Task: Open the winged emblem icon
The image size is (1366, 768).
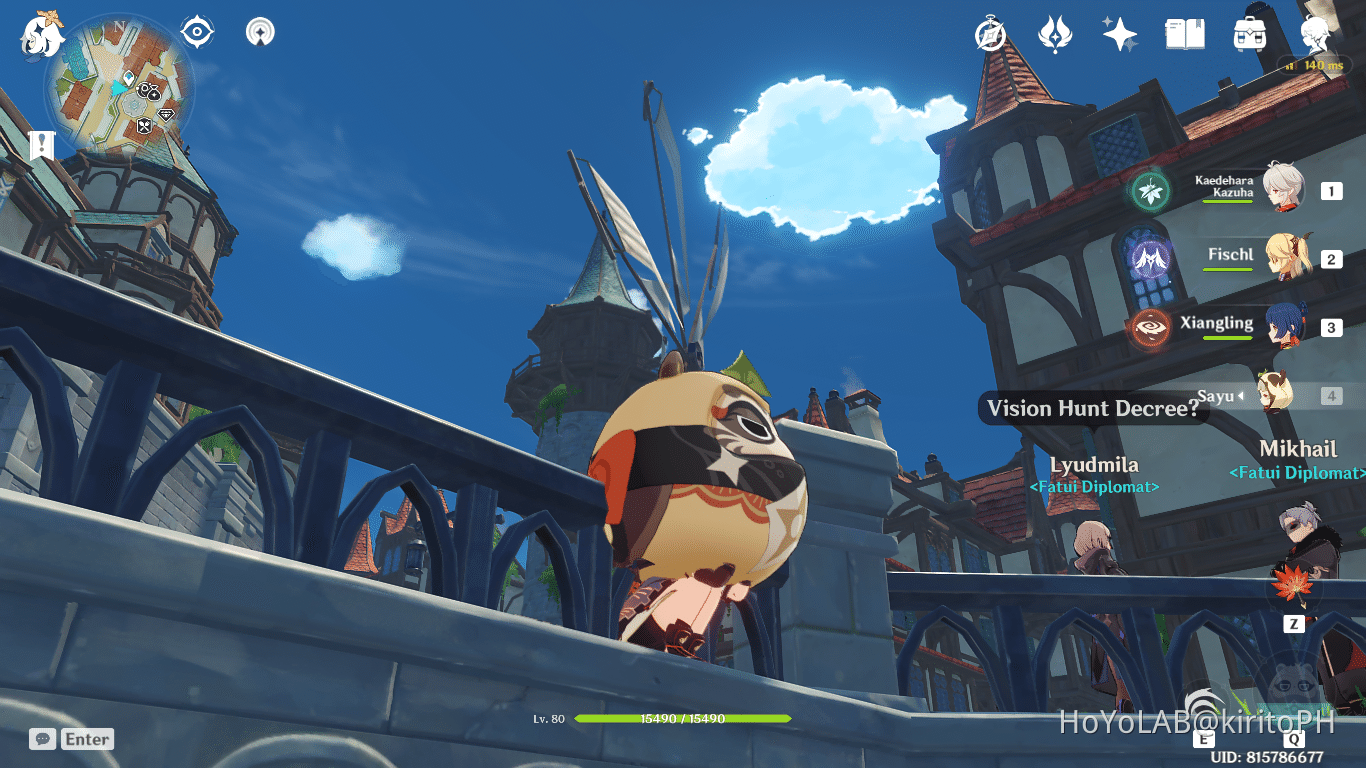Action: 1055,35
